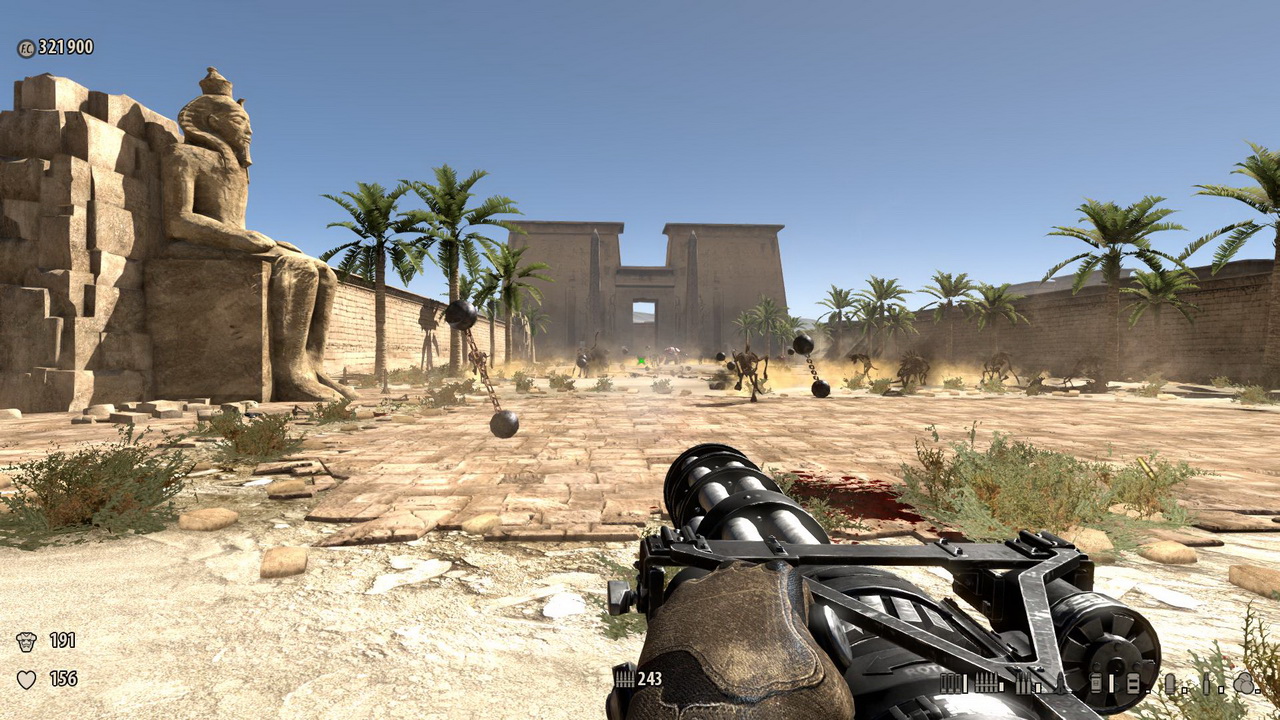Click the heart health icon
The image size is (1280, 720).
coord(27,679)
